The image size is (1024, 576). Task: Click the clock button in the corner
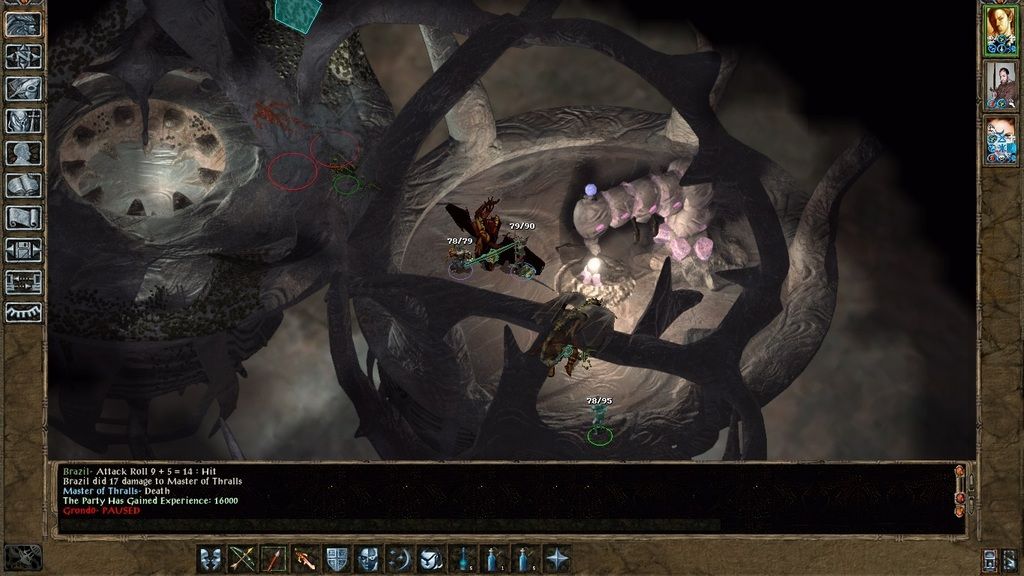click(x=23, y=556)
